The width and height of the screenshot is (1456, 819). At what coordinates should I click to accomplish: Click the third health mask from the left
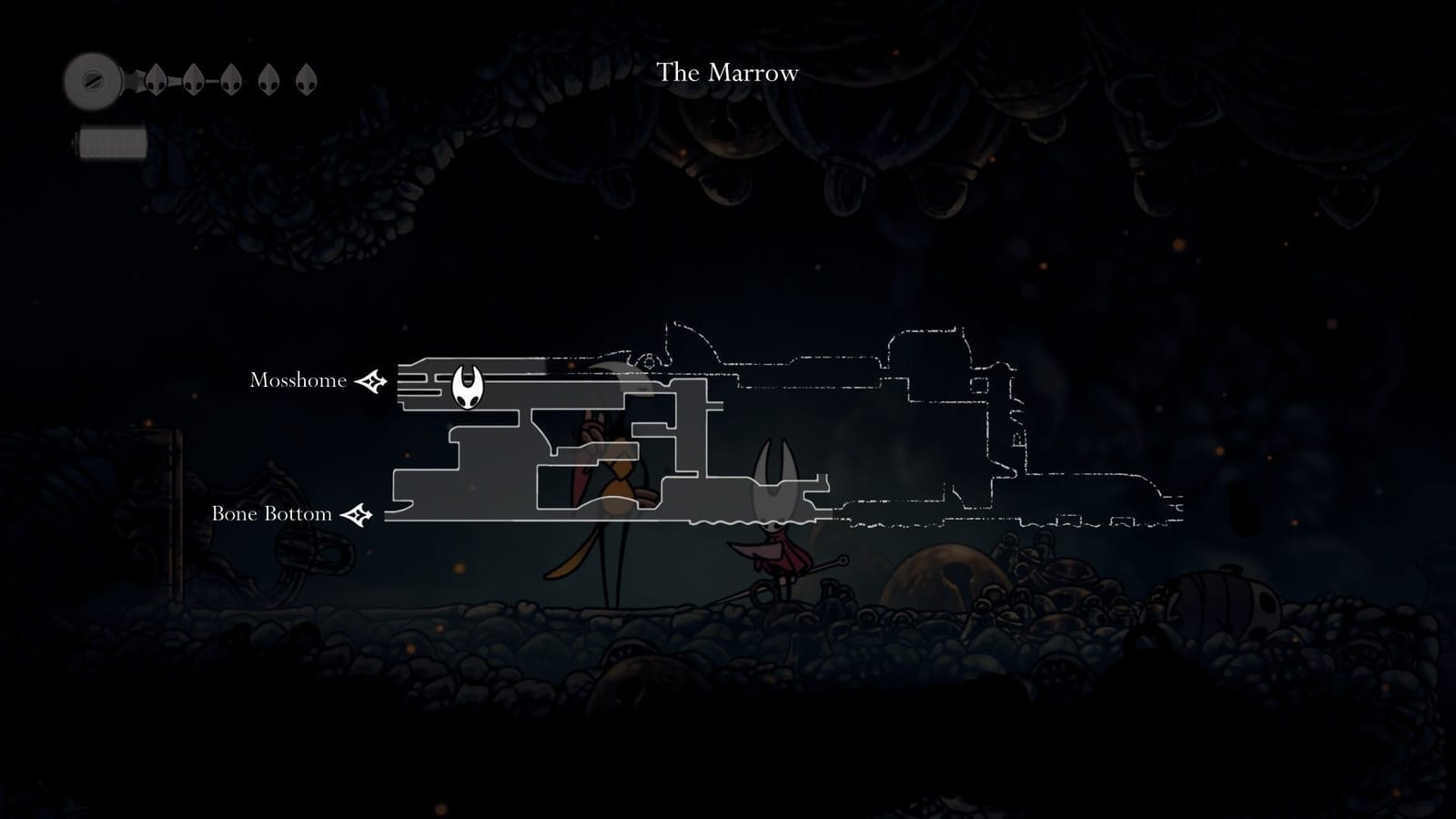click(x=229, y=80)
